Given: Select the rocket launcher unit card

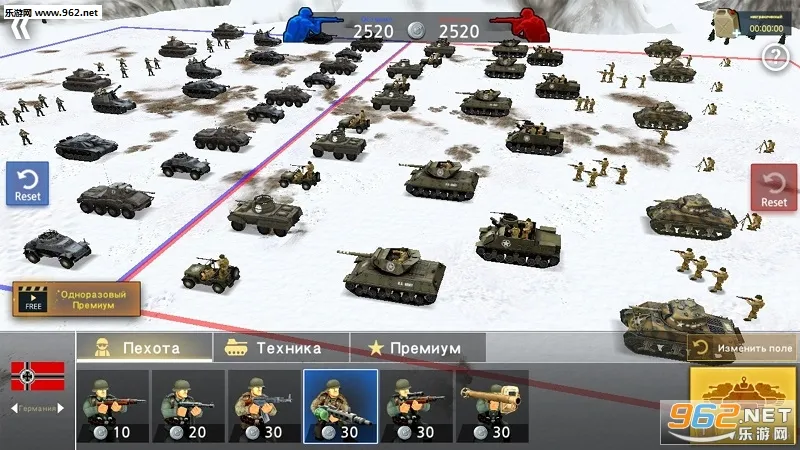Looking at the screenshot, I should 492,407.
